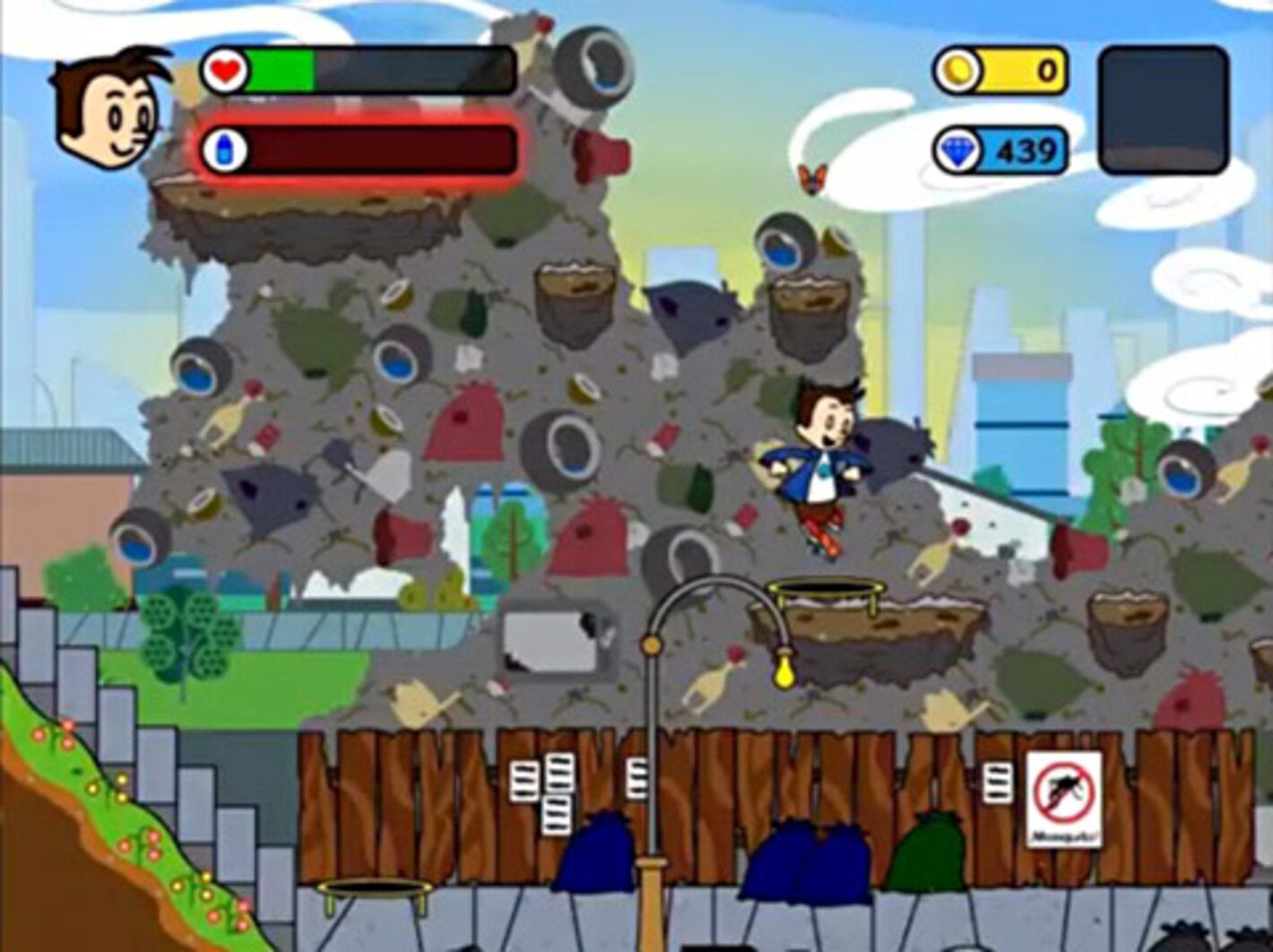Click the water bottle icon on the energy bar
1273x952 pixels.
click(x=226, y=148)
